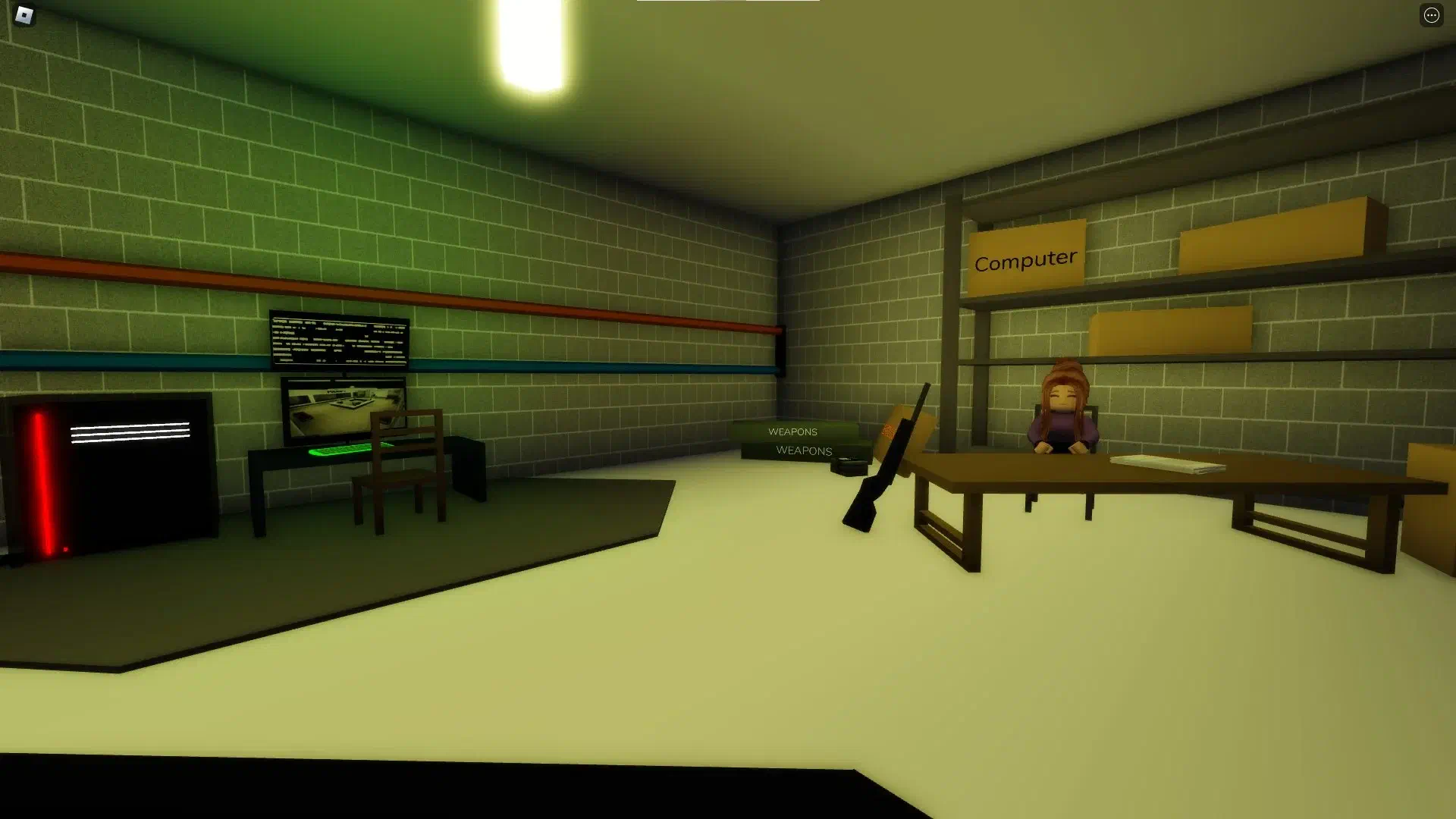The width and height of the screenshot is (1456, 819).
Task: Click the three-dots chat bubble icon
Action: pos(1432,14)
